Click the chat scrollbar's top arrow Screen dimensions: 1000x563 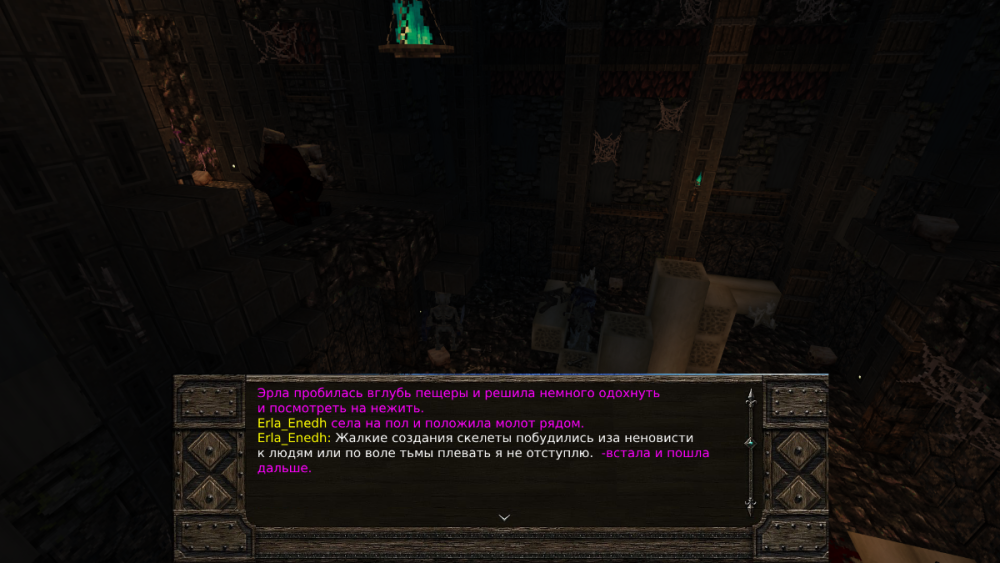[750, 396]
